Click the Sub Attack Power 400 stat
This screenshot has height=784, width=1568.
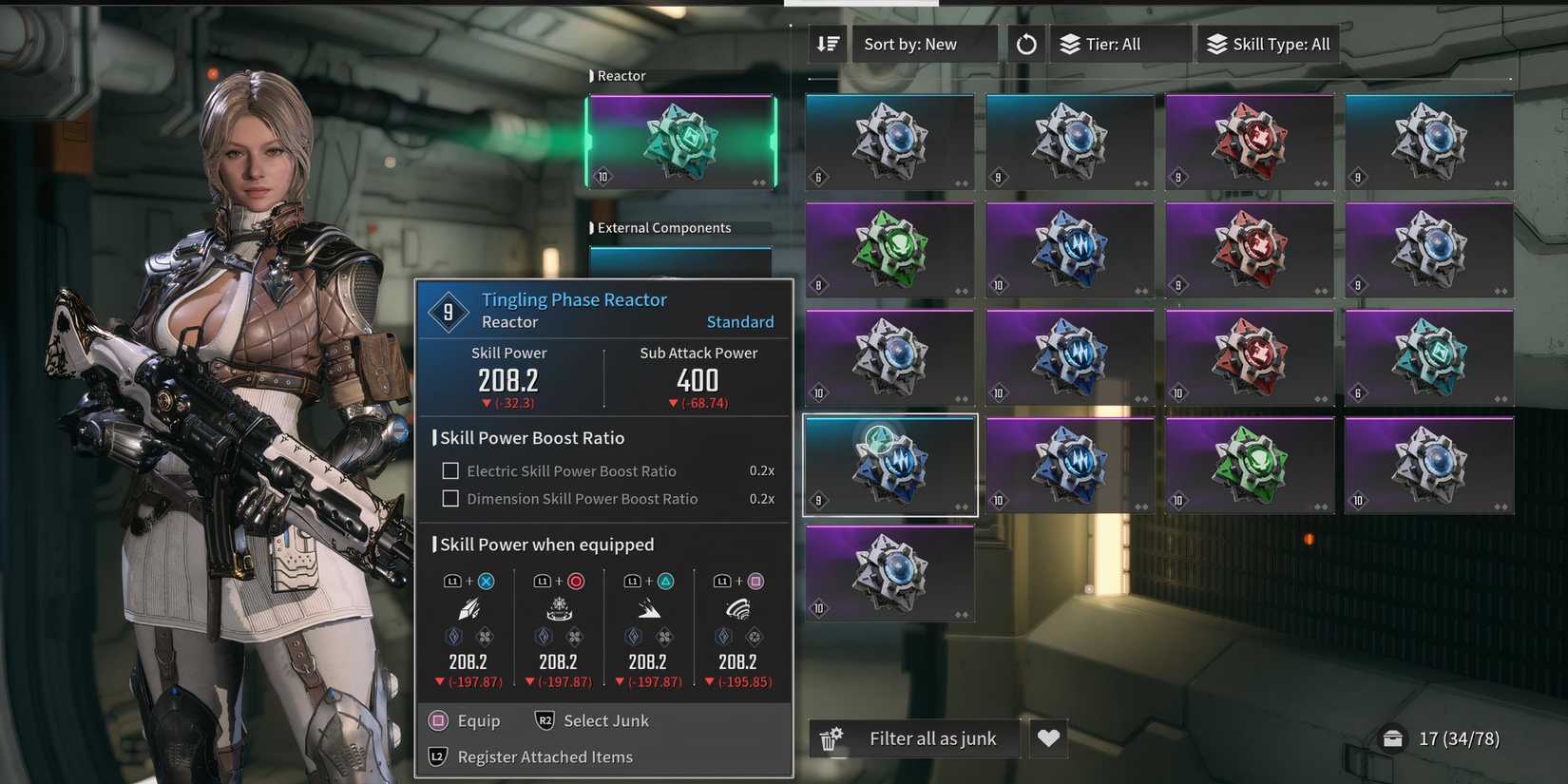pos(698,378)
